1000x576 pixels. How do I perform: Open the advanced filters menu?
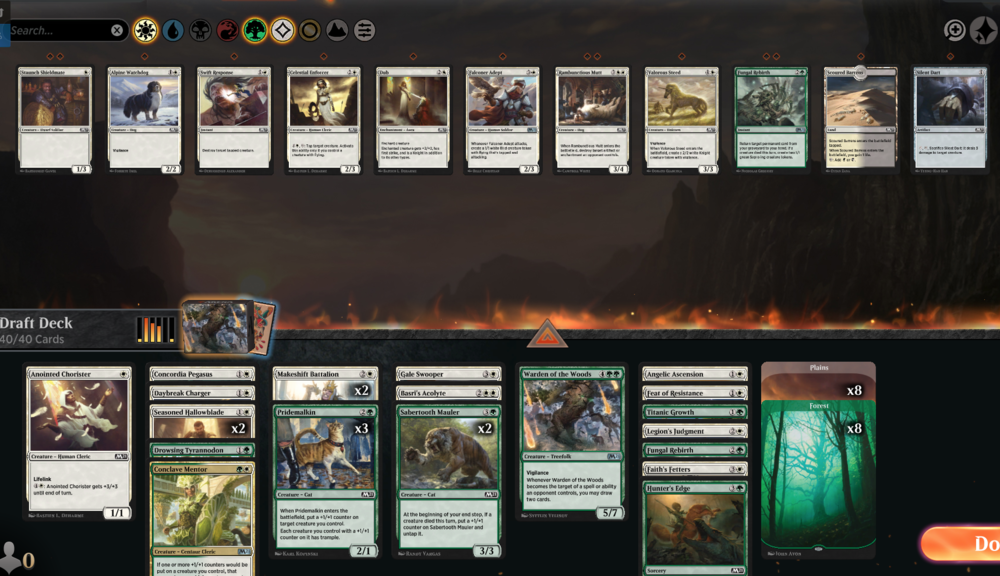(365, 31)
